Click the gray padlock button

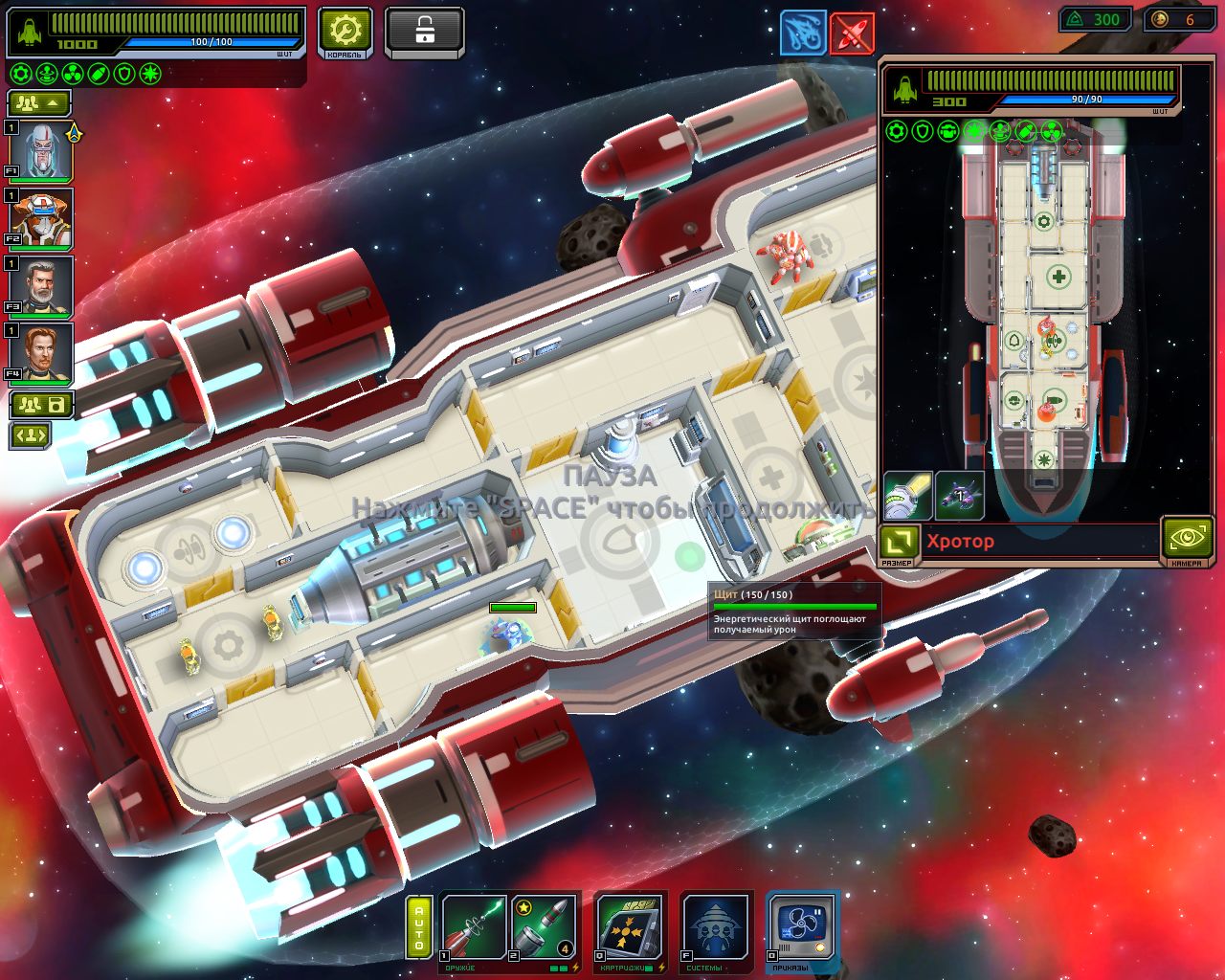point(424,33)
